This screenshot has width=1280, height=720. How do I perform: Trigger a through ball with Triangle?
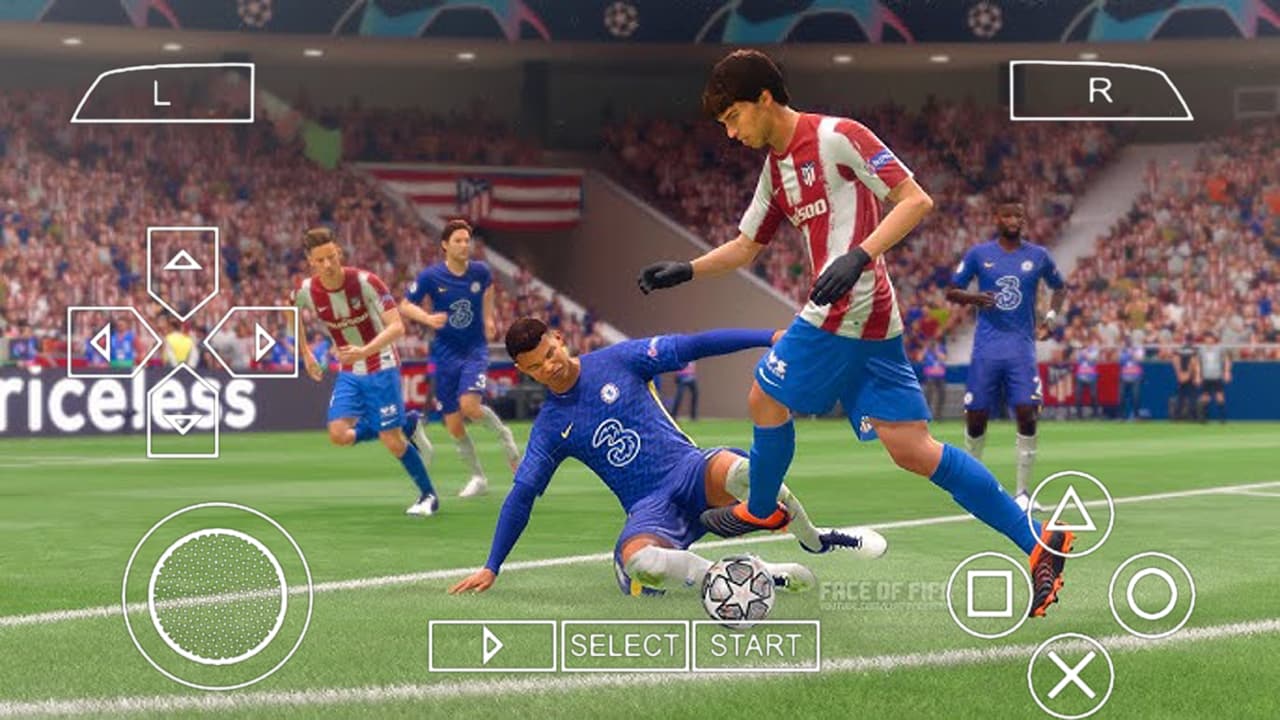[1068, 513]
